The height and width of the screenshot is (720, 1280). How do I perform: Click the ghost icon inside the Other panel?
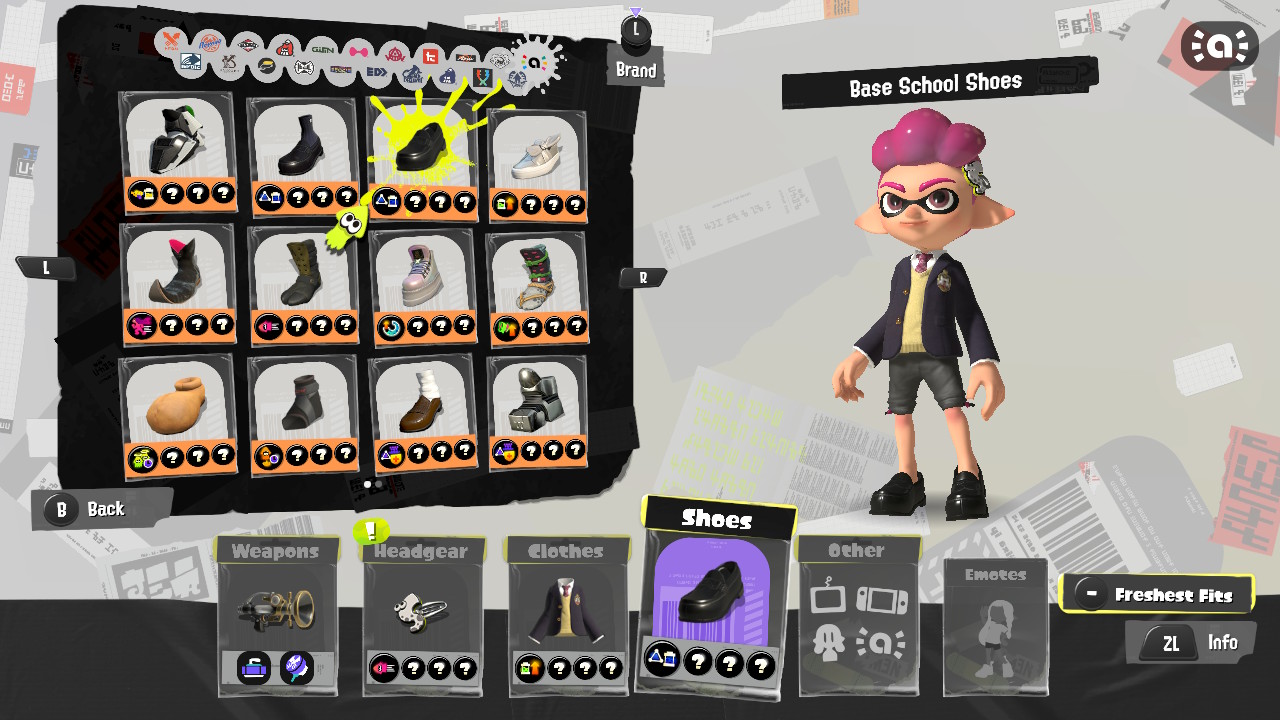tap(829, 642)
